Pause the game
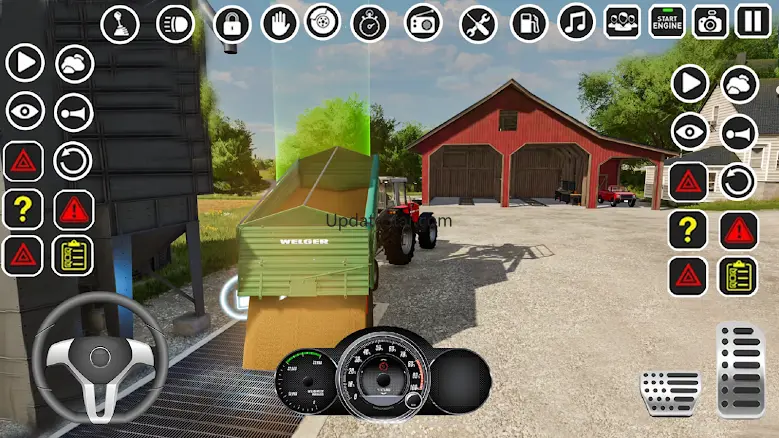 (753, 21)
